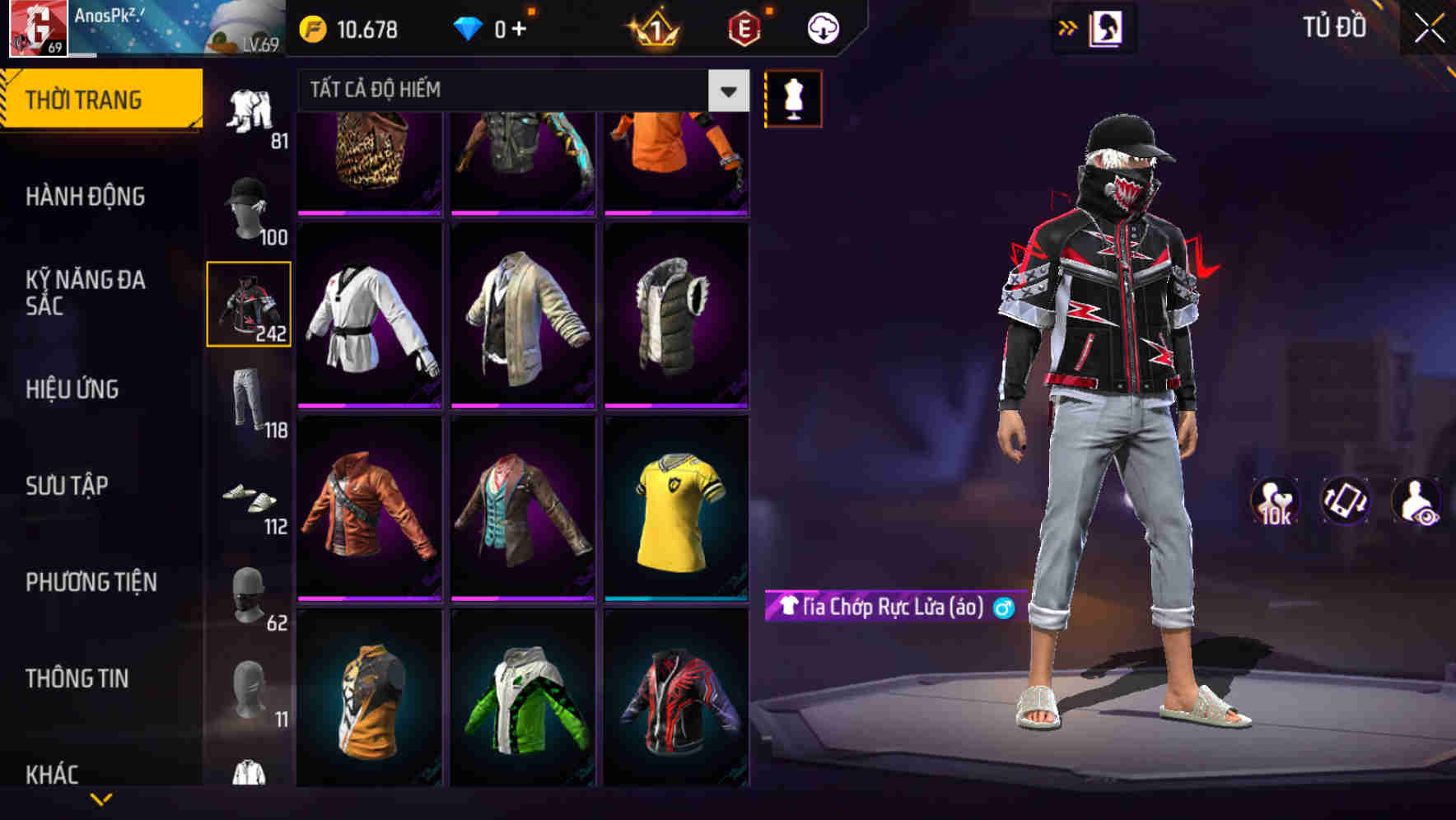Click the rank crown badge at top
The image size is (1456, 820).
pos(655,27)
